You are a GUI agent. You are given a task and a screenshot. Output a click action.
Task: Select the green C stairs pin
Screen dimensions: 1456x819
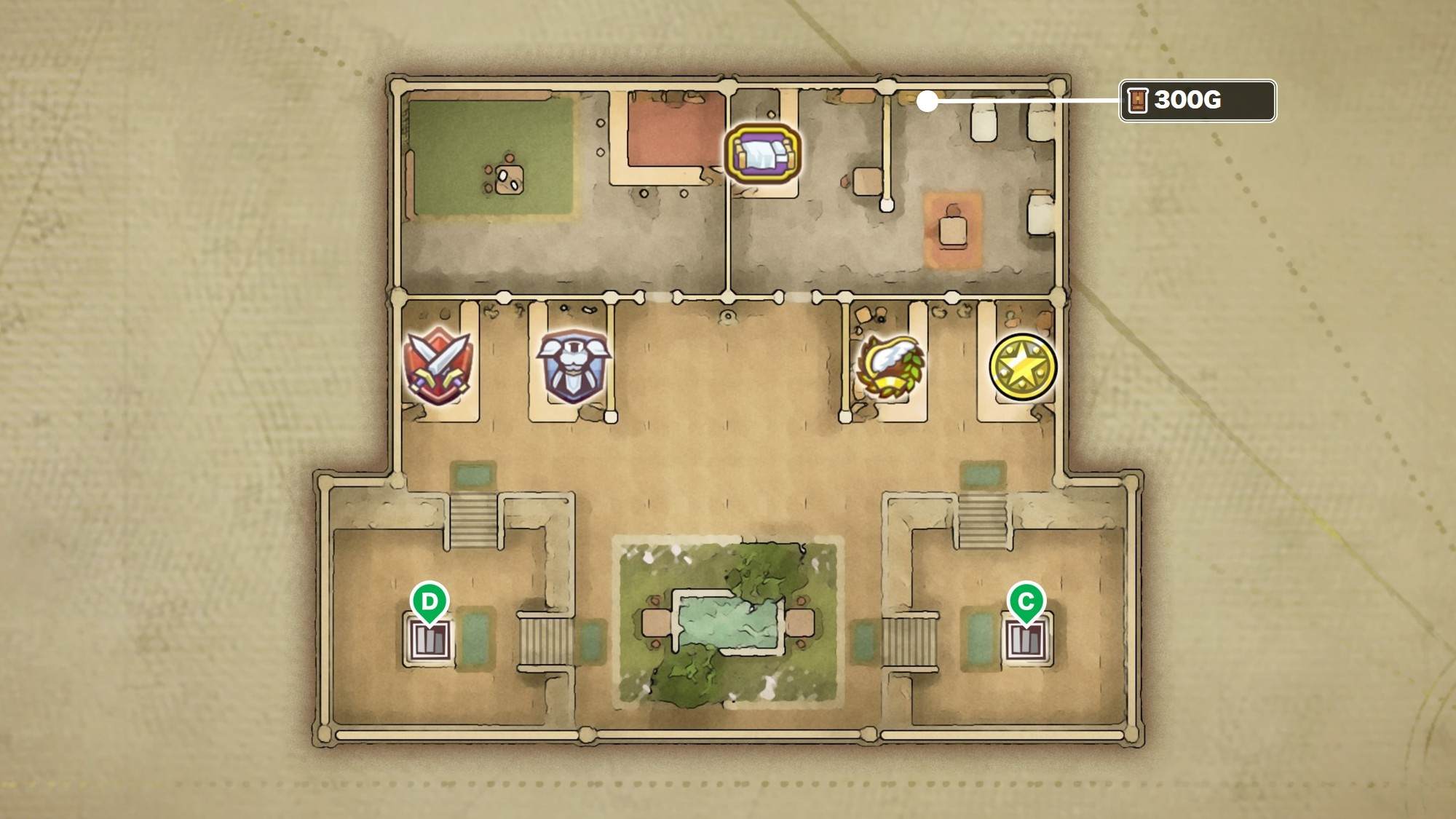[1026, 603]
